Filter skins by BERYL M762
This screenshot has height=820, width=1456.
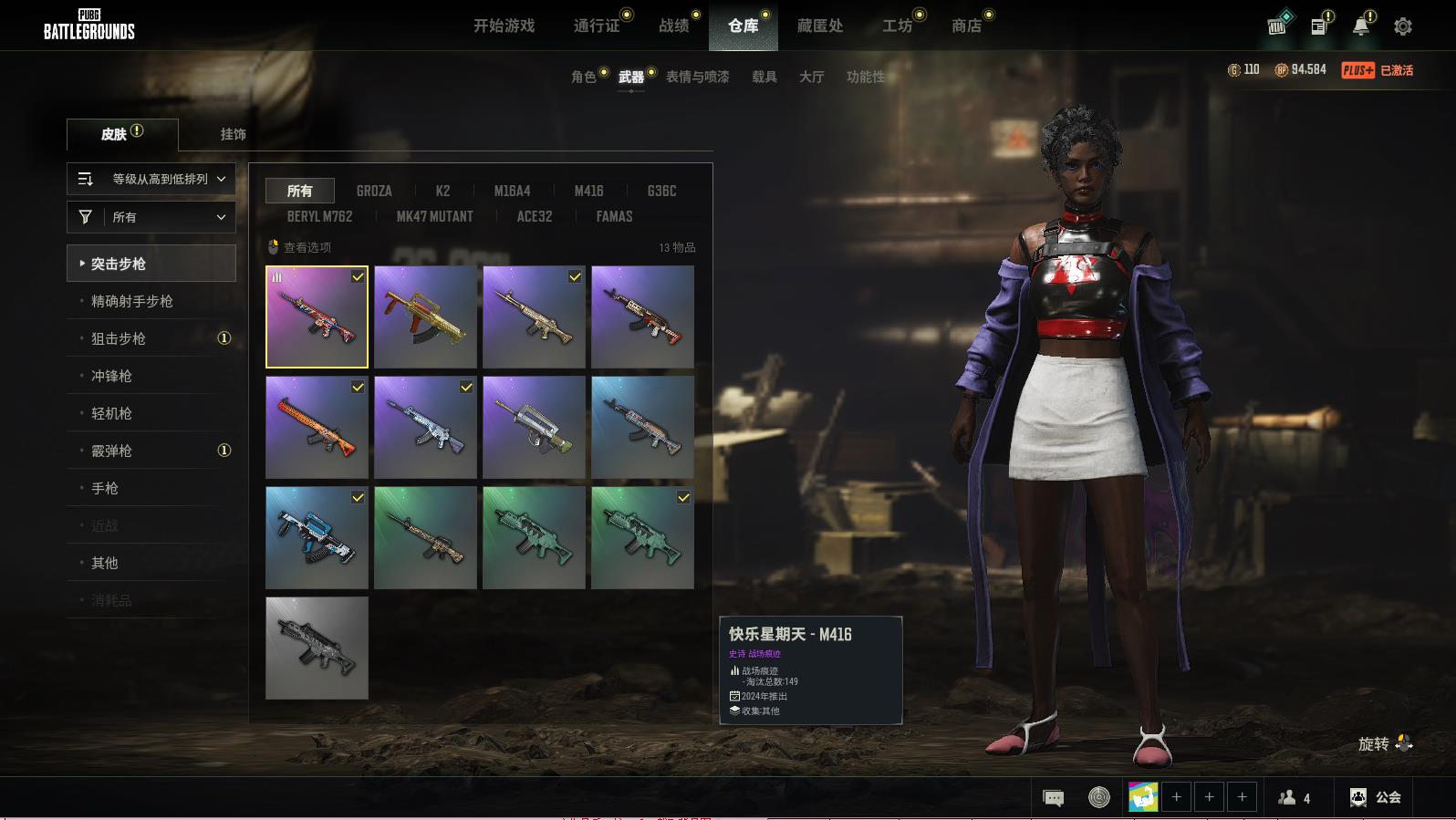coord(319,216)
